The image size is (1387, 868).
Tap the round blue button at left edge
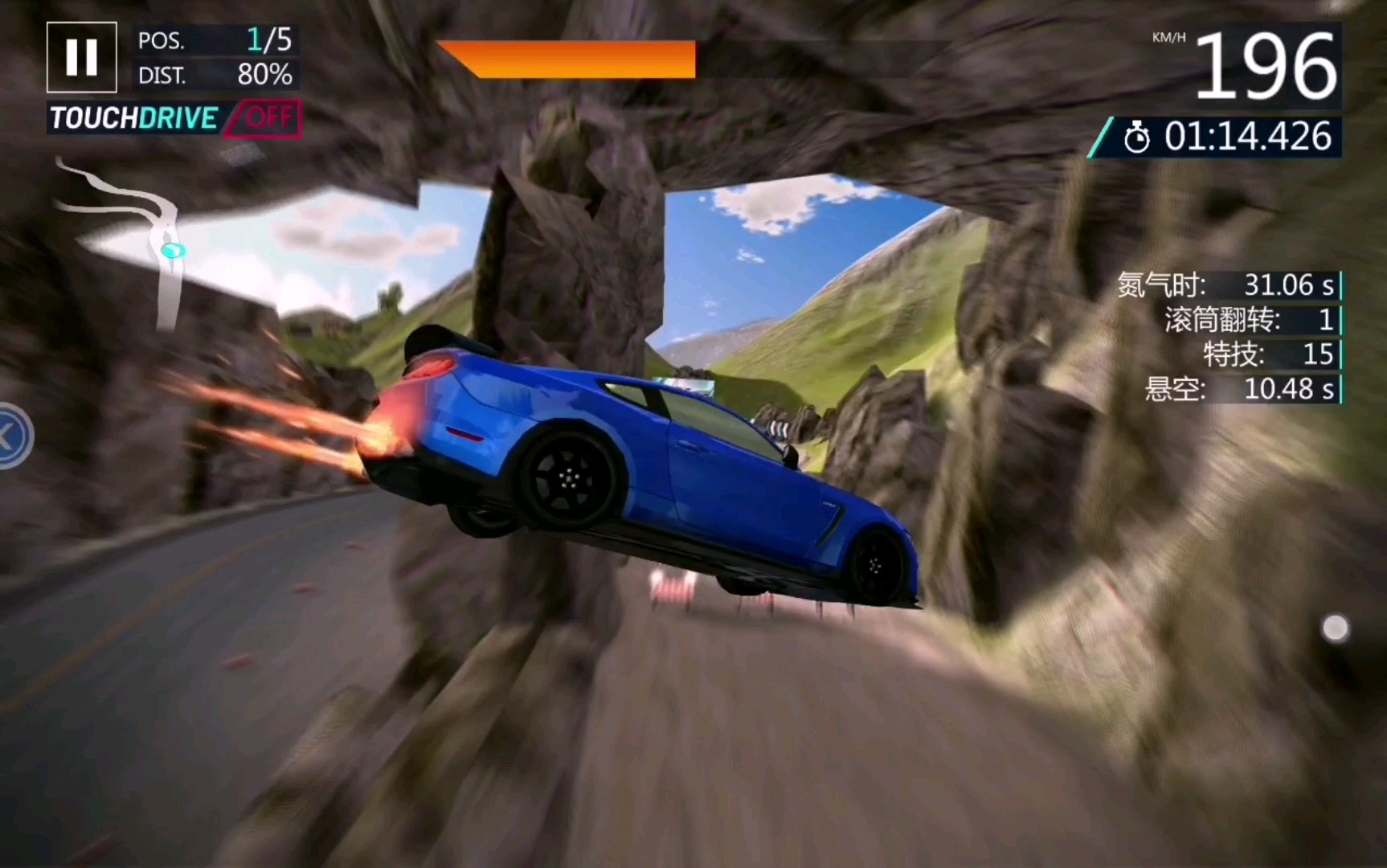11,436
